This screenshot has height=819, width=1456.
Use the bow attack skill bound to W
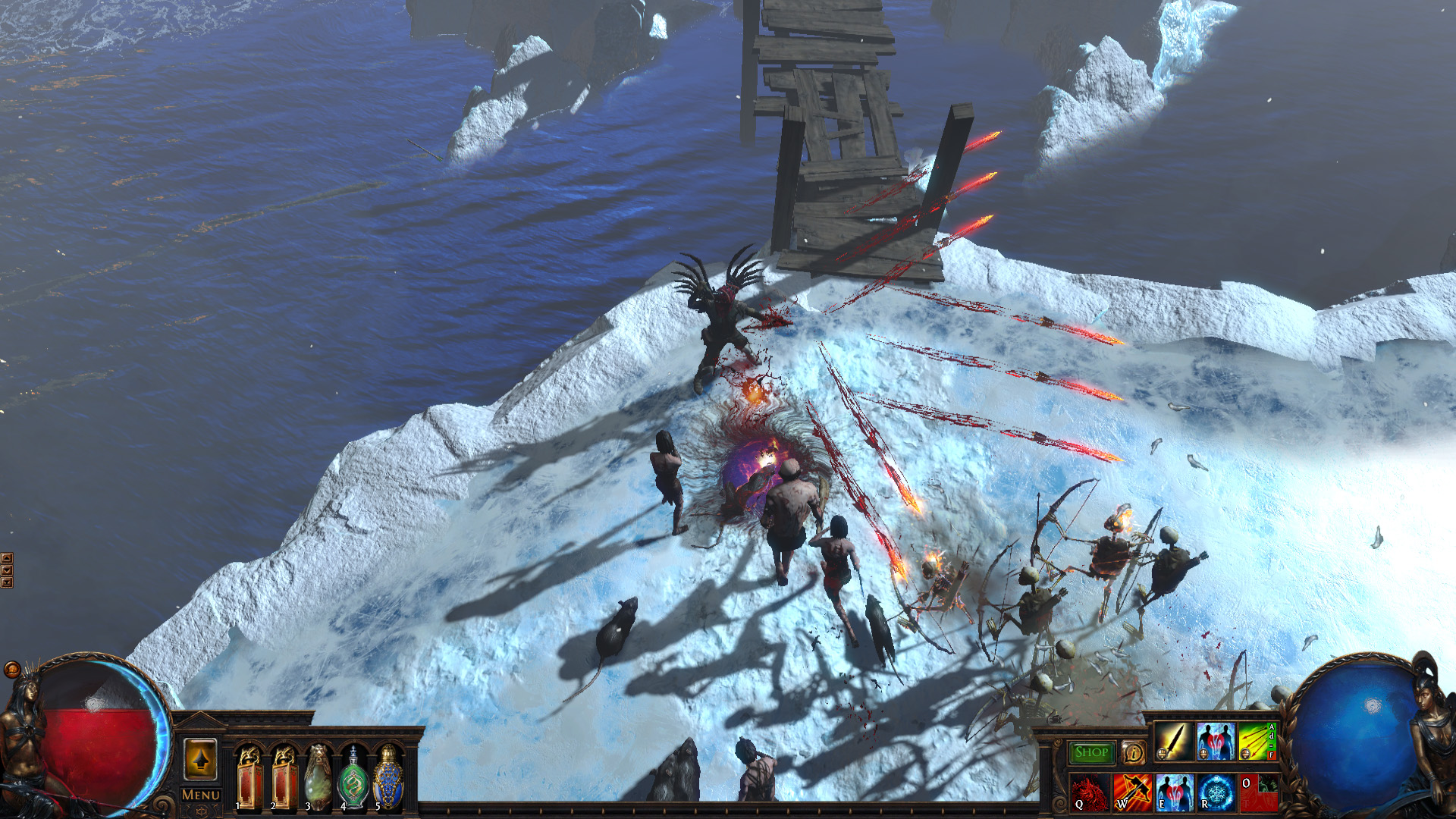tap(1132, 793)
